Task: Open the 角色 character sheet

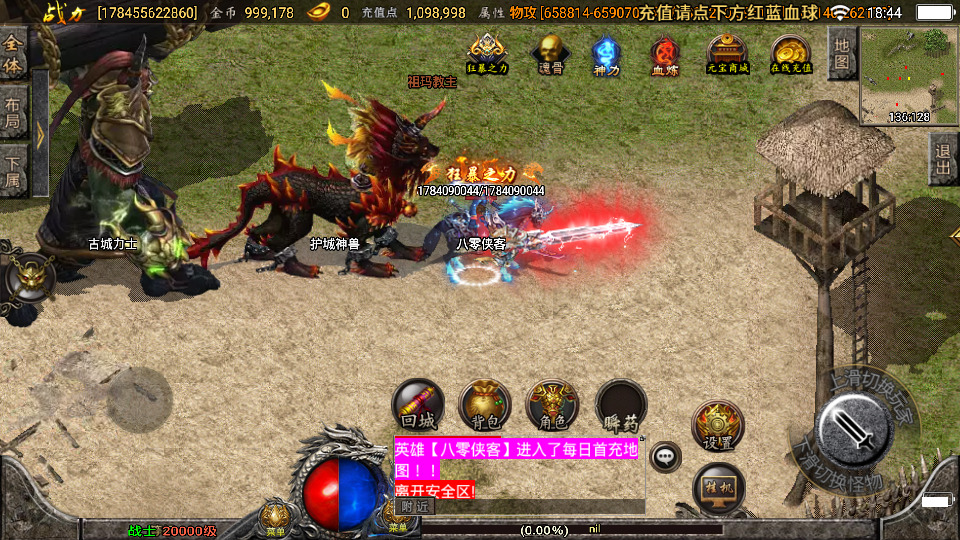Action: tap(552, 405)
